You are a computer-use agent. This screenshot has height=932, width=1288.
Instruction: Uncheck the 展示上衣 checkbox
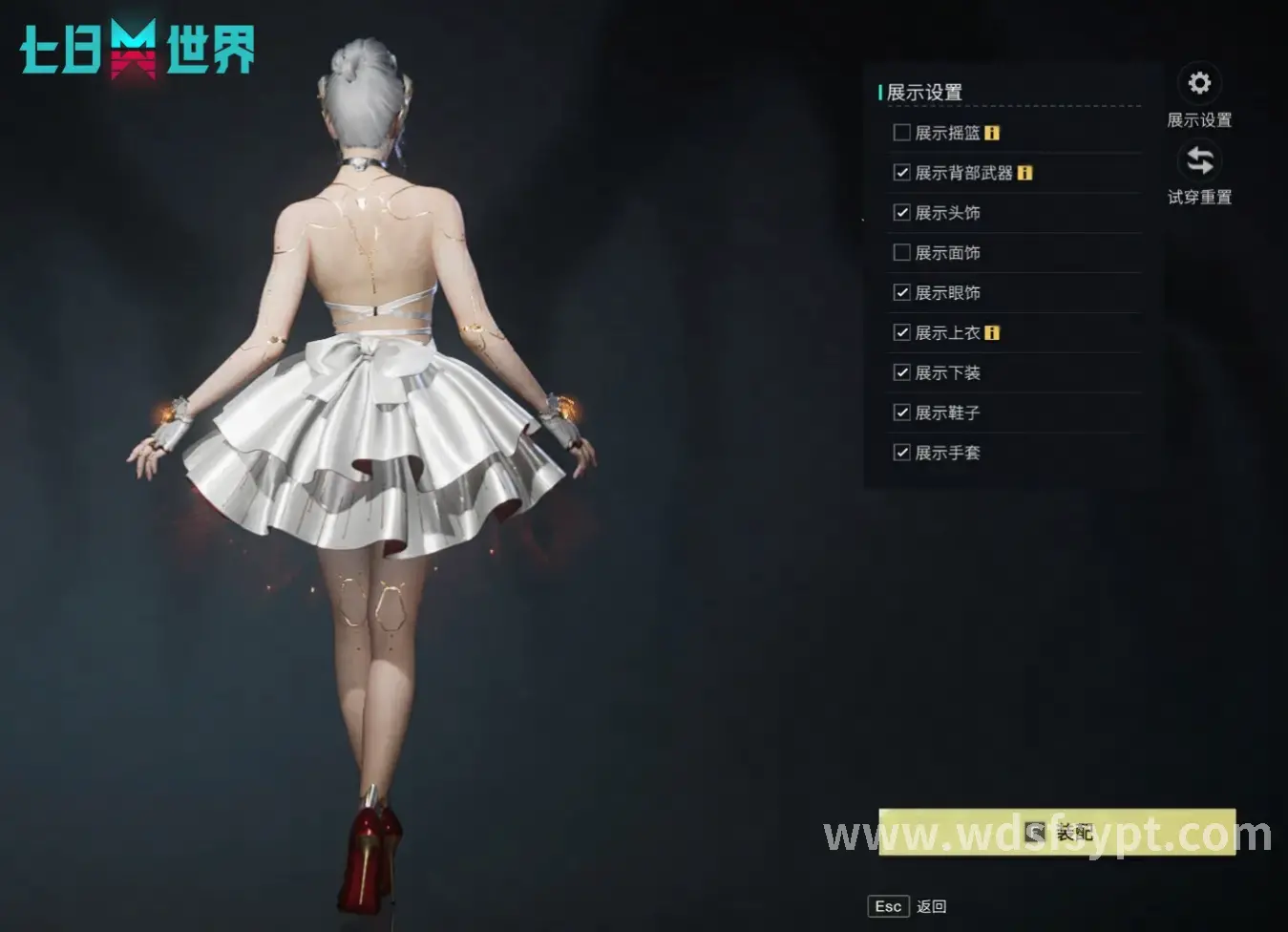pos(901,333)
